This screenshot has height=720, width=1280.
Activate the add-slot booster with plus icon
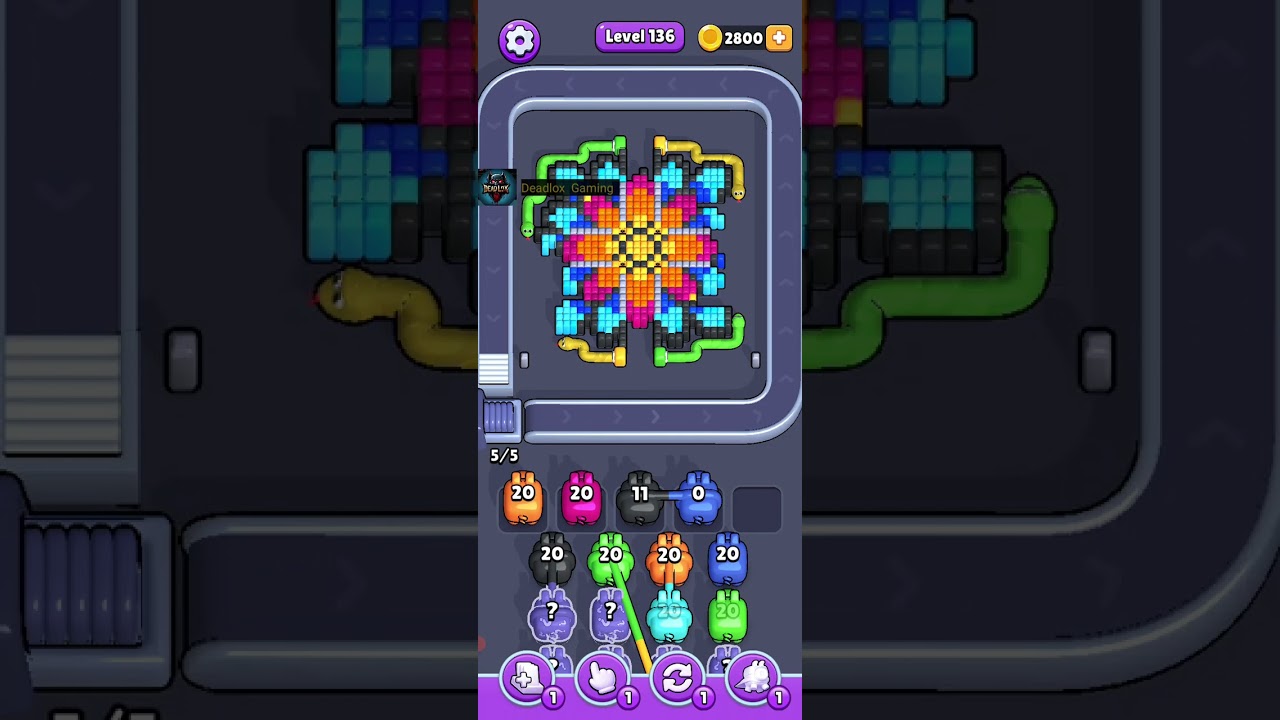(527, 681)
